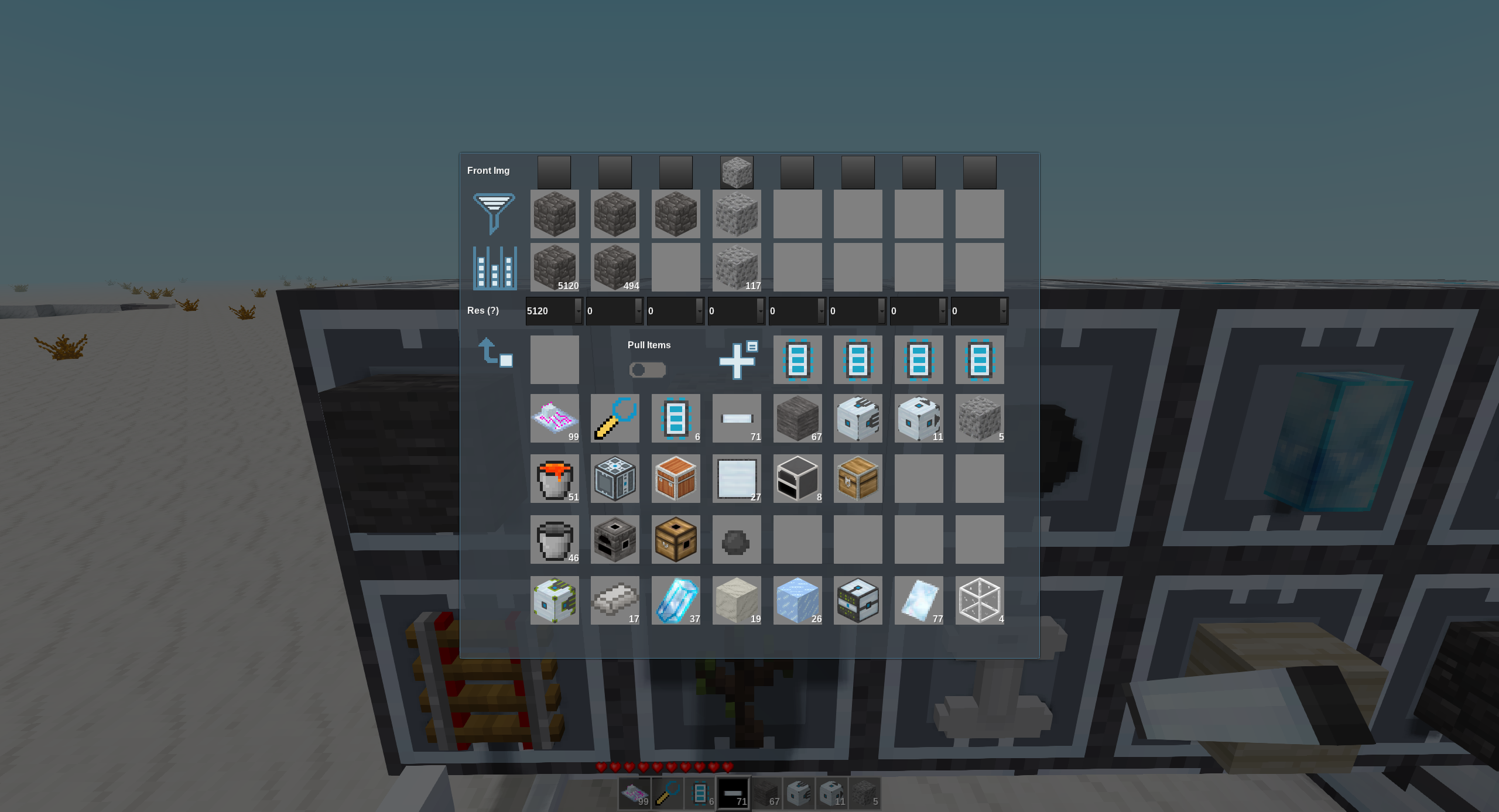Choose the metal ingot stack of 17

(615, 600)
